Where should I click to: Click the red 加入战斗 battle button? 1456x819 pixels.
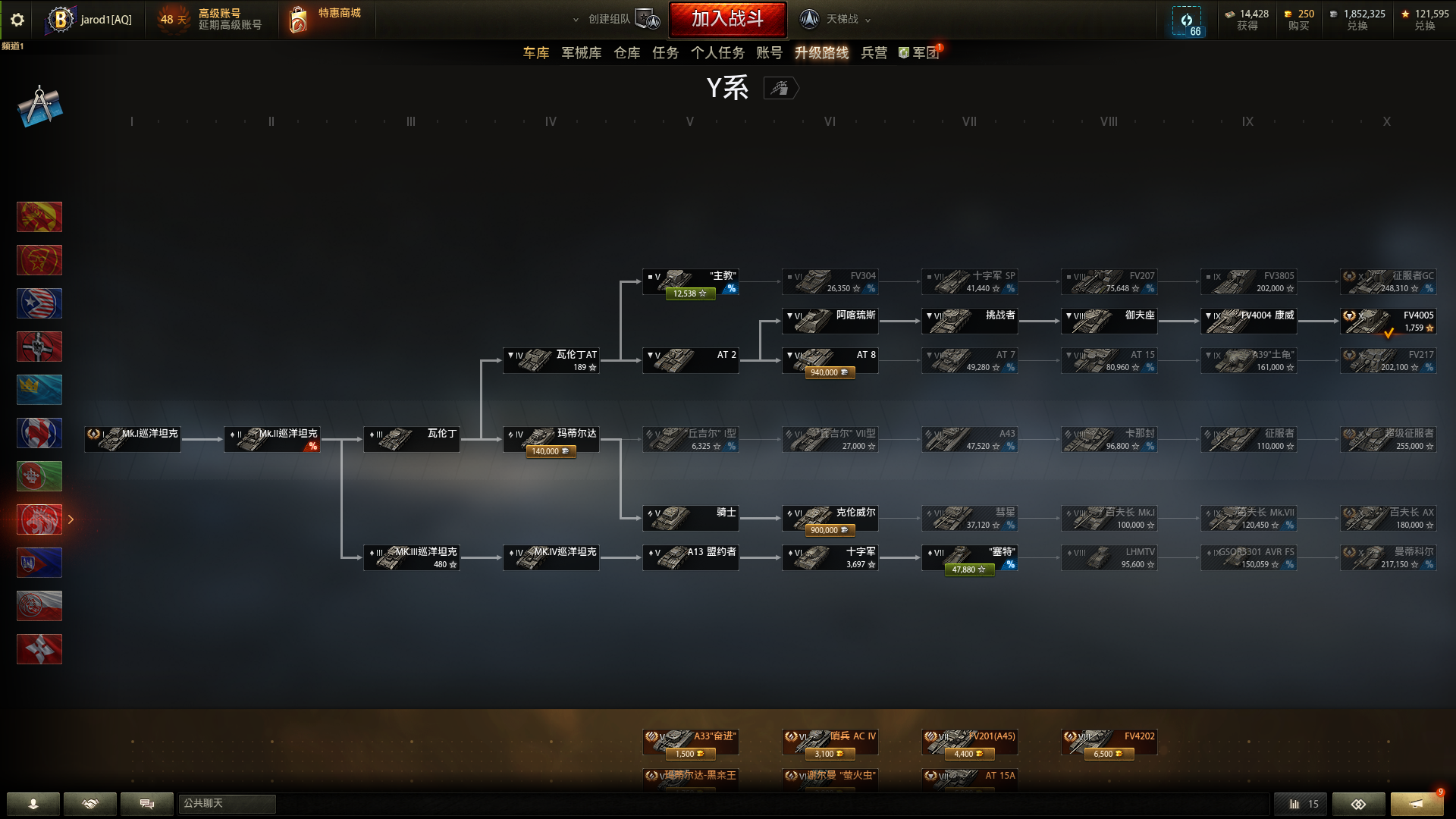click(x=727, y=19)
